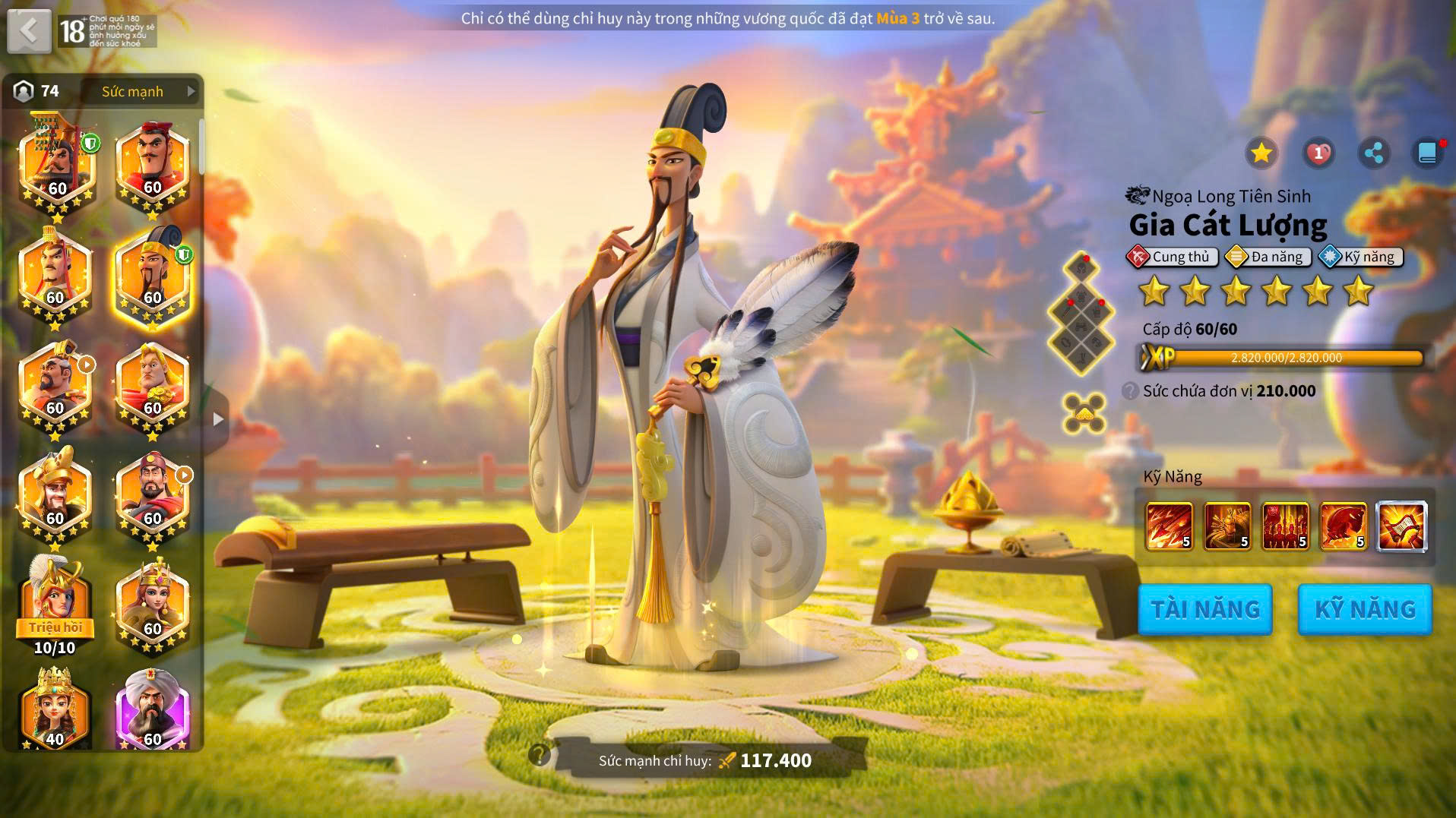View the first skill with red claws

[1169, 526]
